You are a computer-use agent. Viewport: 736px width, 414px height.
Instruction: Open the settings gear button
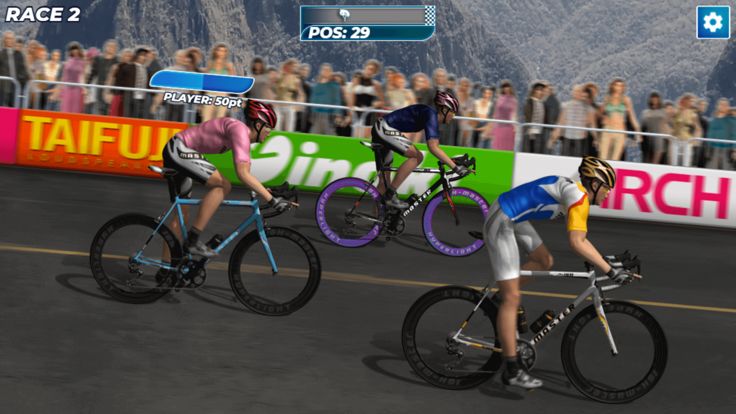712,22
